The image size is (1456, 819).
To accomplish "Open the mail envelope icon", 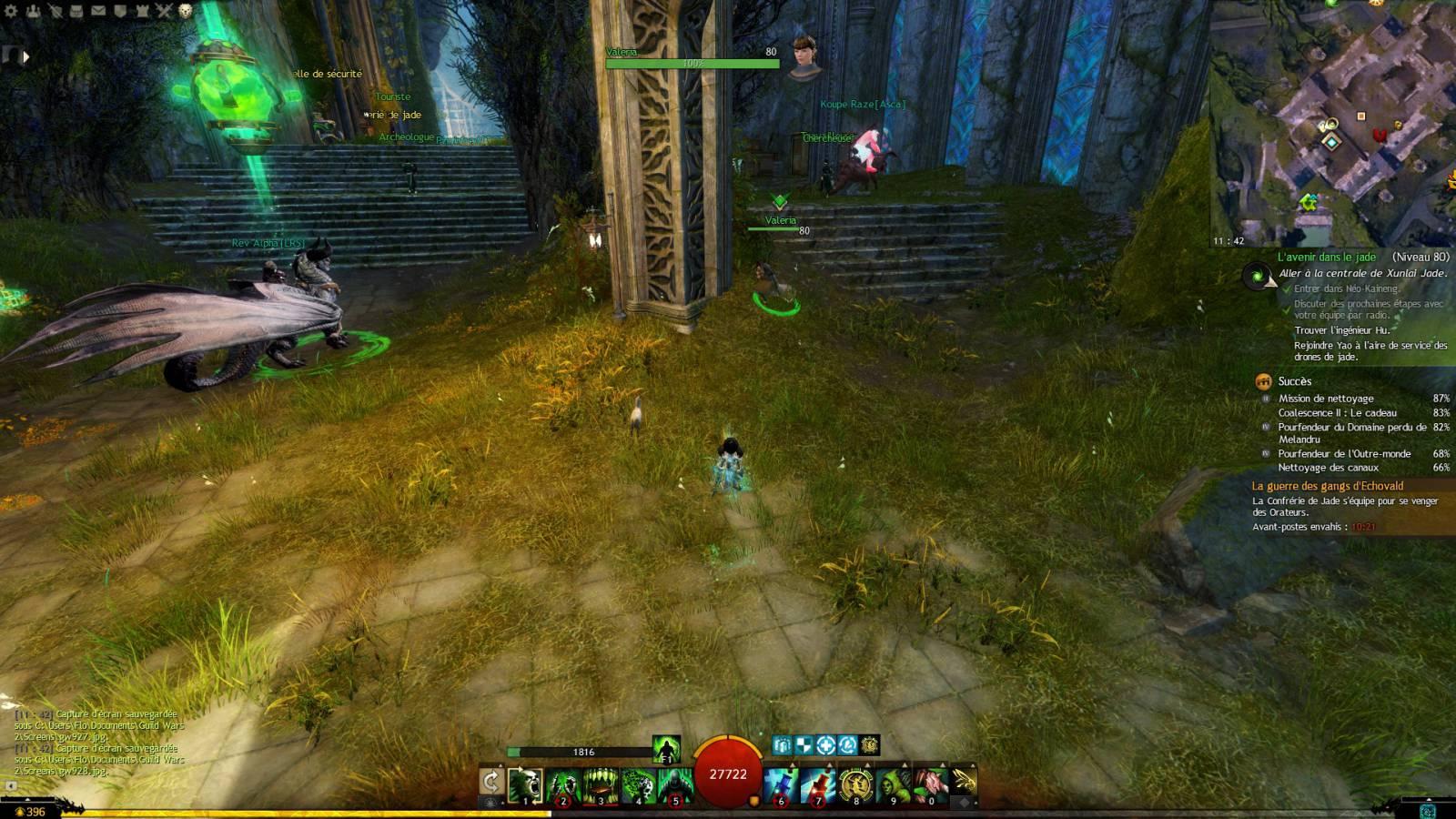I will click(98, 12).
